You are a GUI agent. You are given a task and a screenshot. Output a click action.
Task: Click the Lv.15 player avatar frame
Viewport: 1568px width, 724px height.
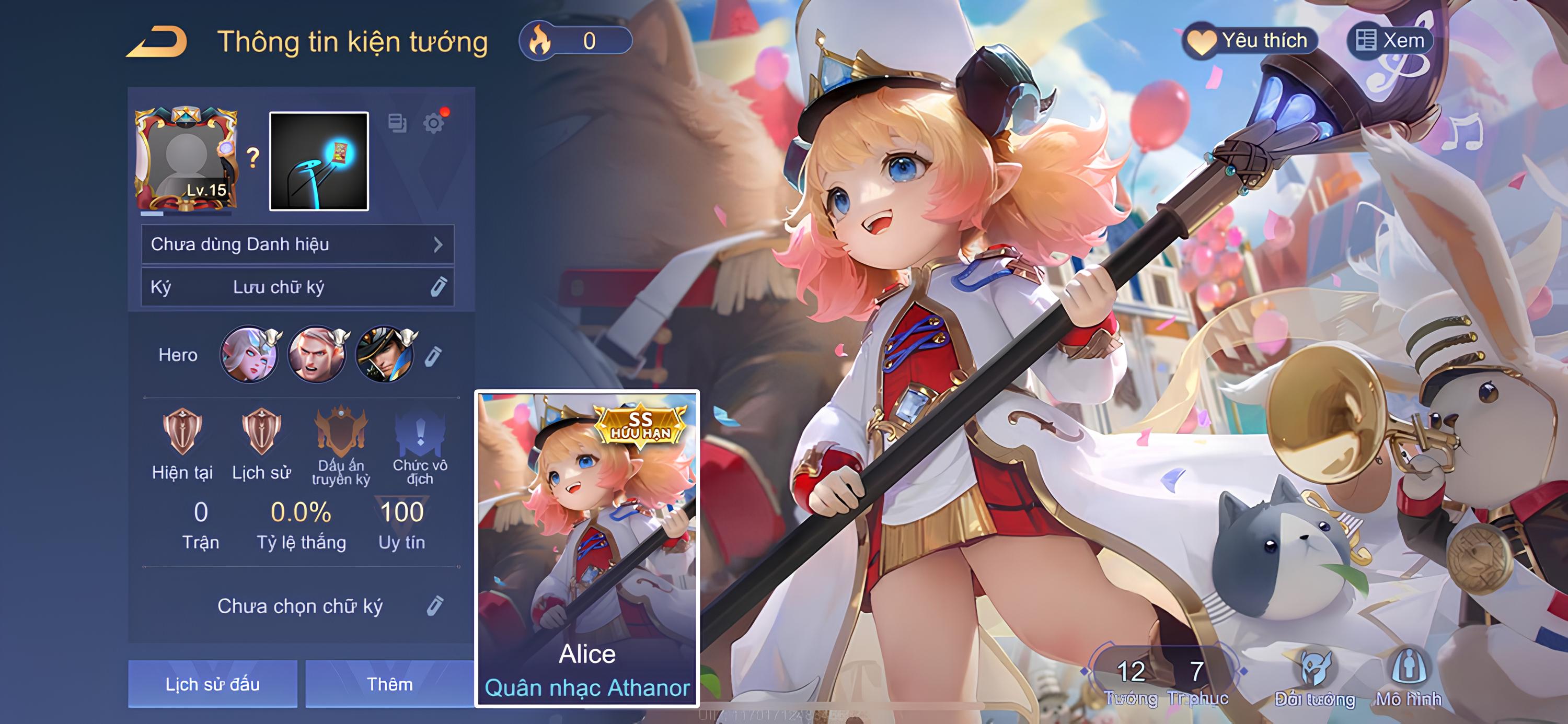[186, 159]
